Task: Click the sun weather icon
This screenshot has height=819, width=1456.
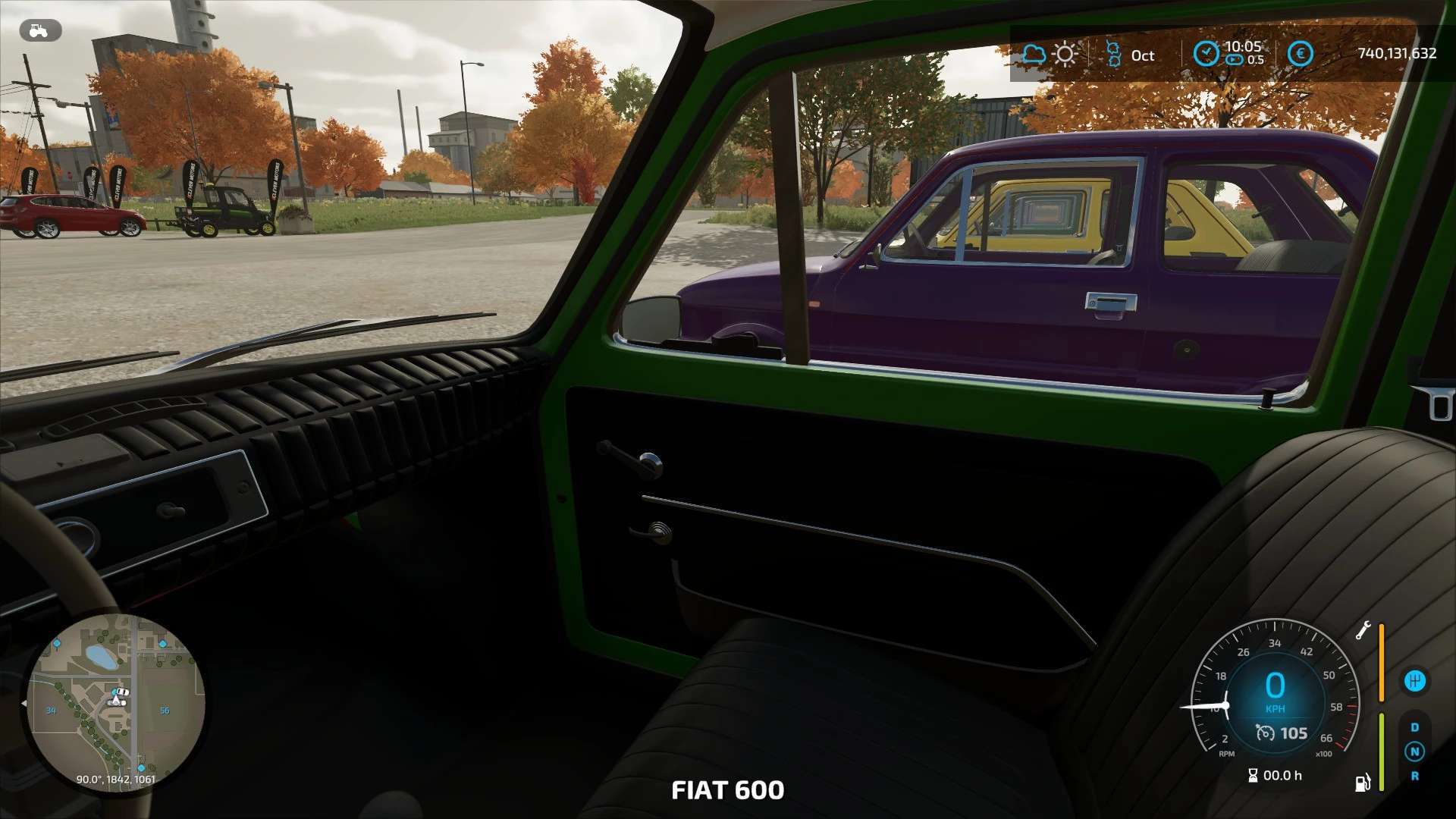Action: tap(1065, 54)
